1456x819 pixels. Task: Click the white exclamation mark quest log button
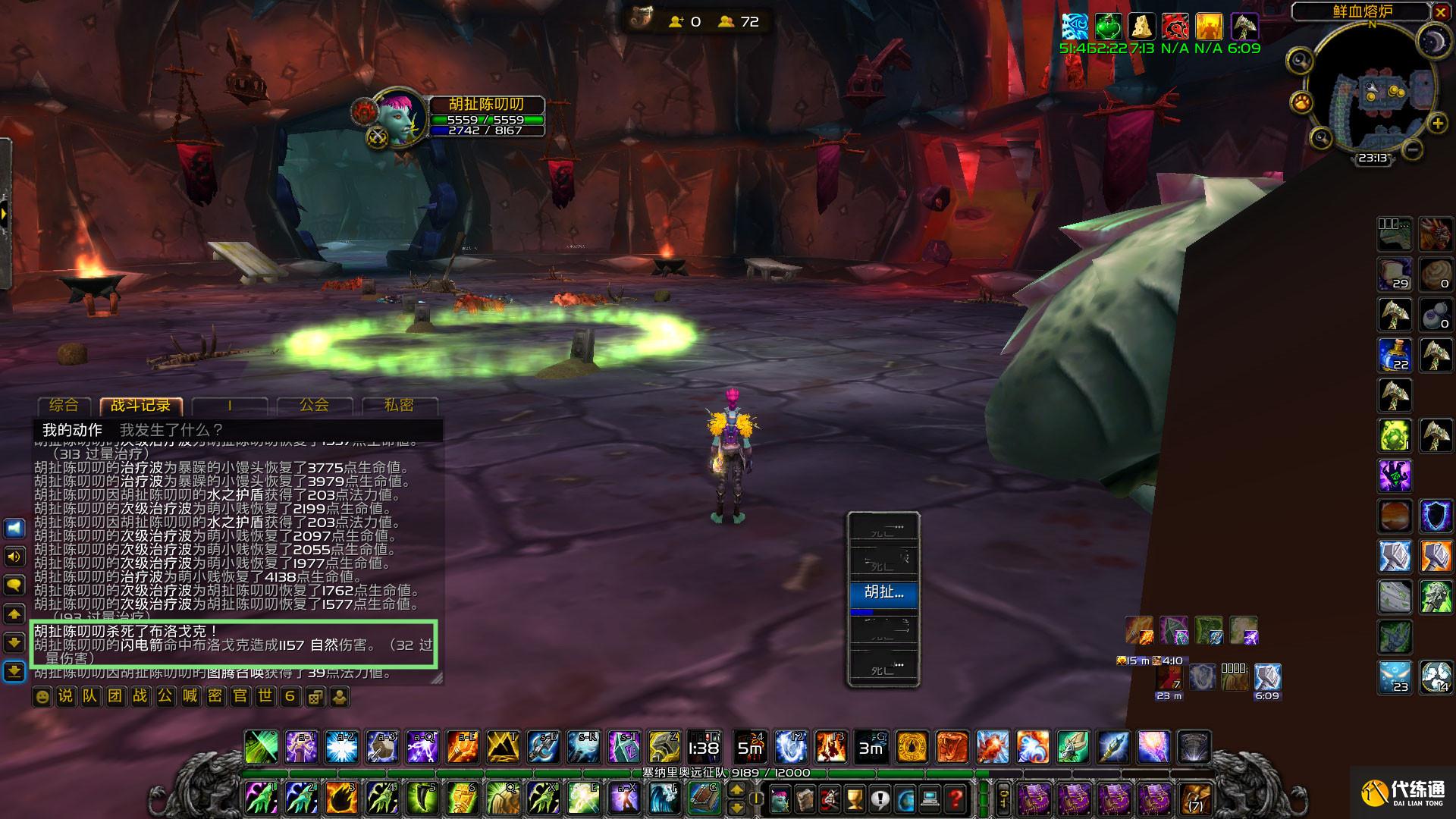click(x=880, y=799)
